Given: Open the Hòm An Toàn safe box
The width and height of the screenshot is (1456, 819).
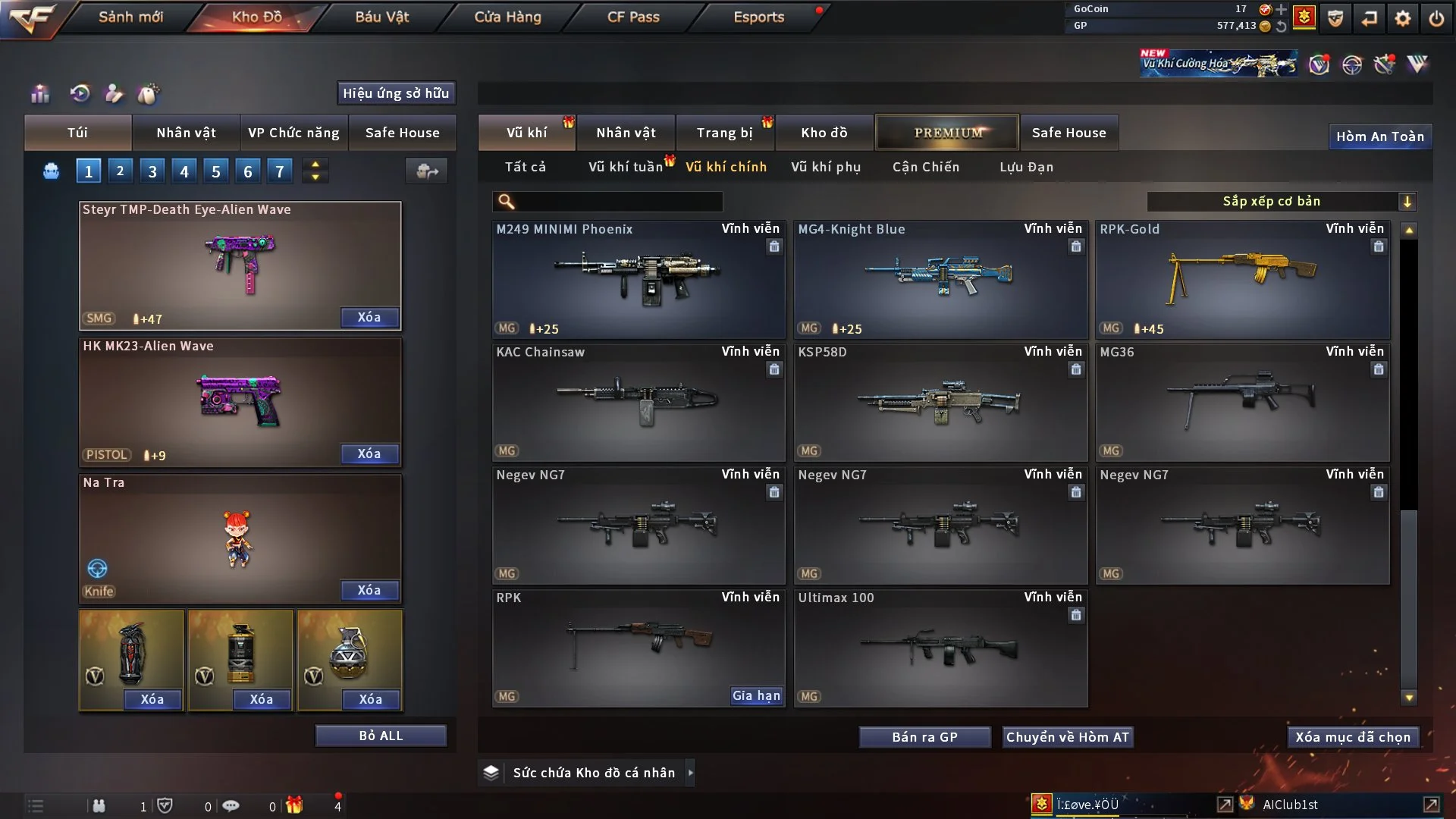Looking at the screenshot, I should click(x=1379, y=136).
